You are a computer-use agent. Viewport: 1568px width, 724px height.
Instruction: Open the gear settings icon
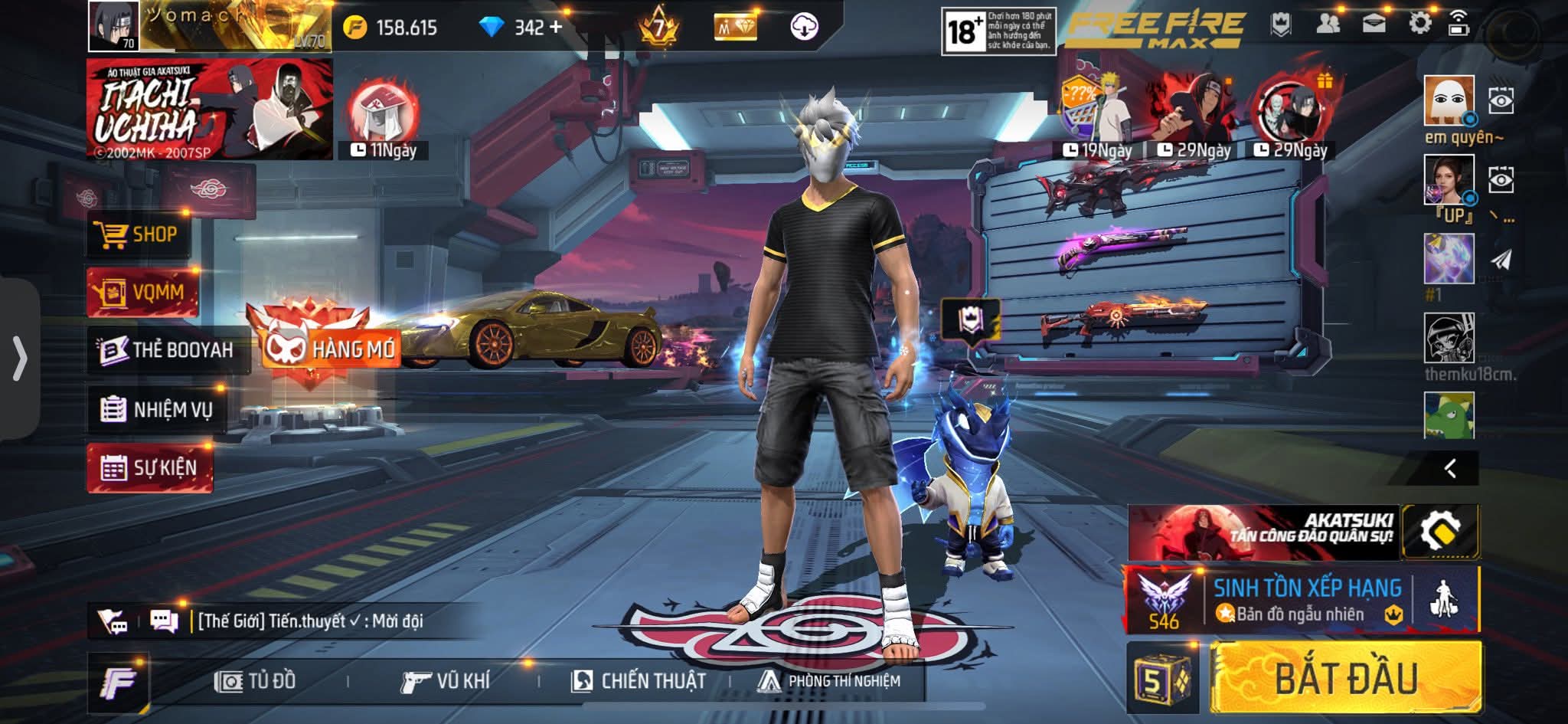coord(1419,24)
